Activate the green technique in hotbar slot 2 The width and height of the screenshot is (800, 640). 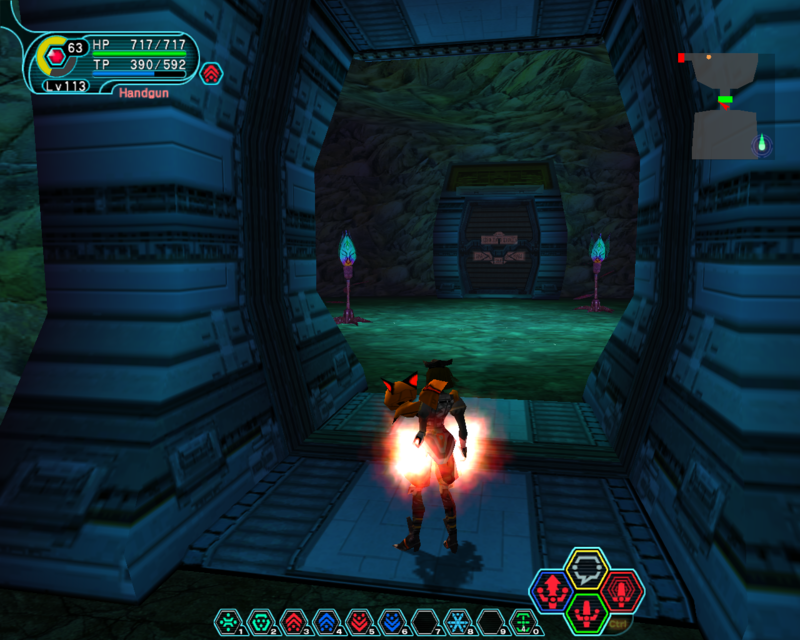(260, 621)
